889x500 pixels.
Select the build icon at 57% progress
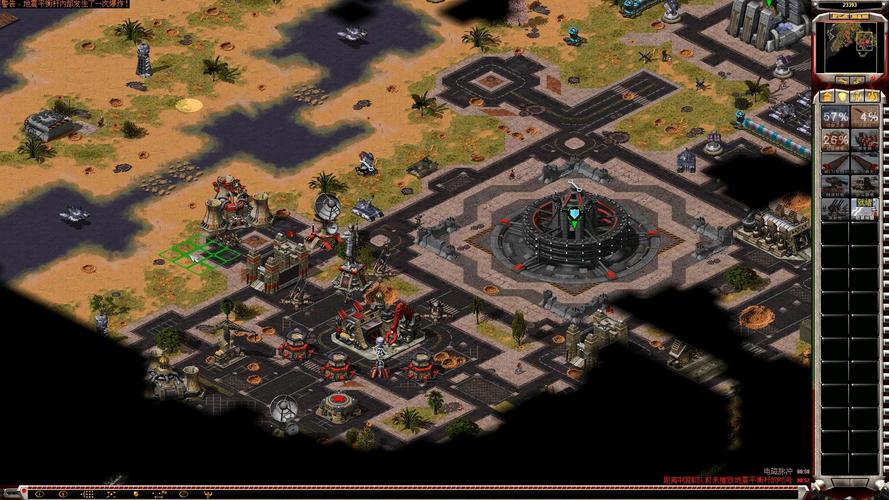coord(835,116)
